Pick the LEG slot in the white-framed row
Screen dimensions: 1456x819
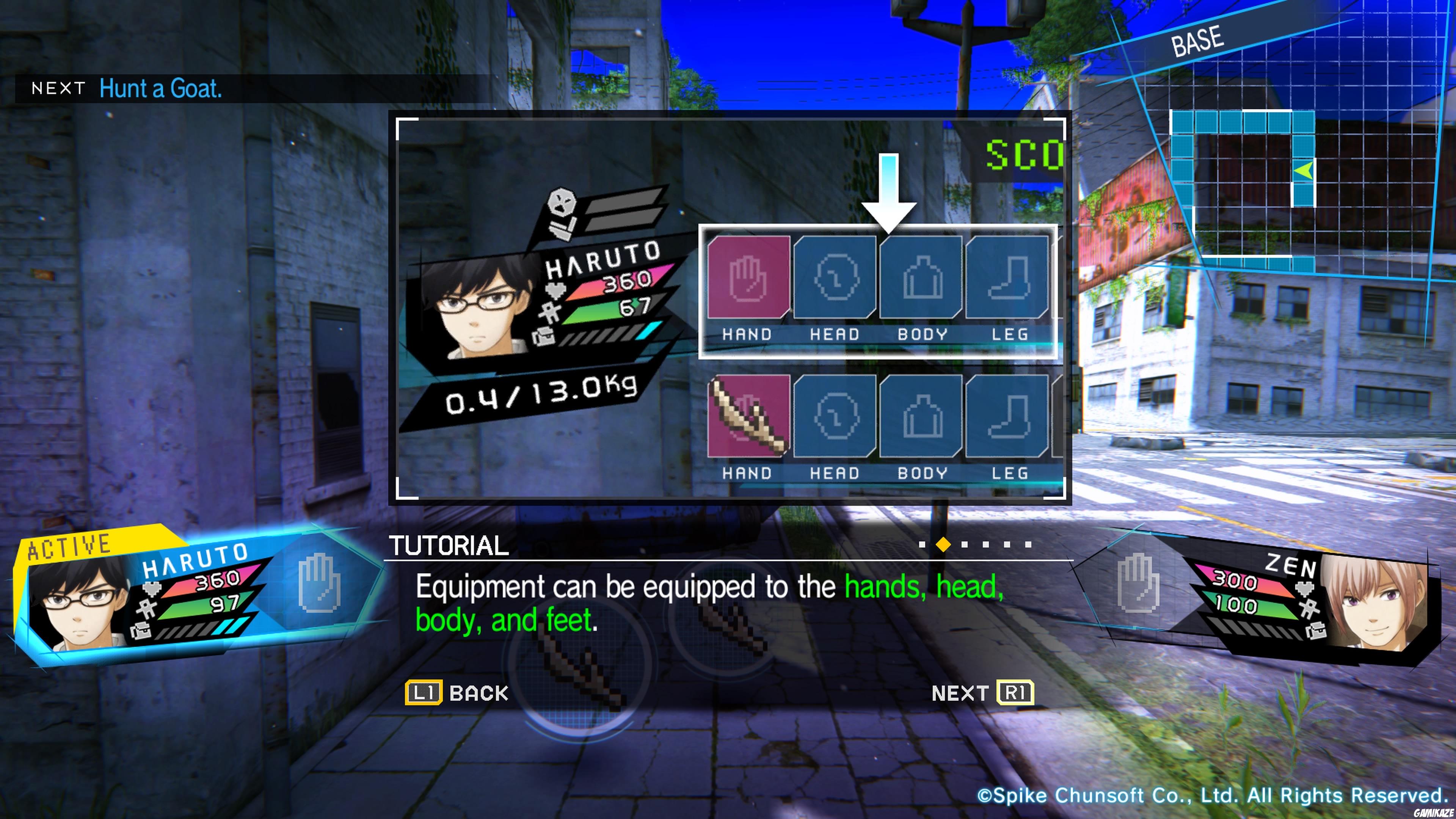pos(1007,277)
